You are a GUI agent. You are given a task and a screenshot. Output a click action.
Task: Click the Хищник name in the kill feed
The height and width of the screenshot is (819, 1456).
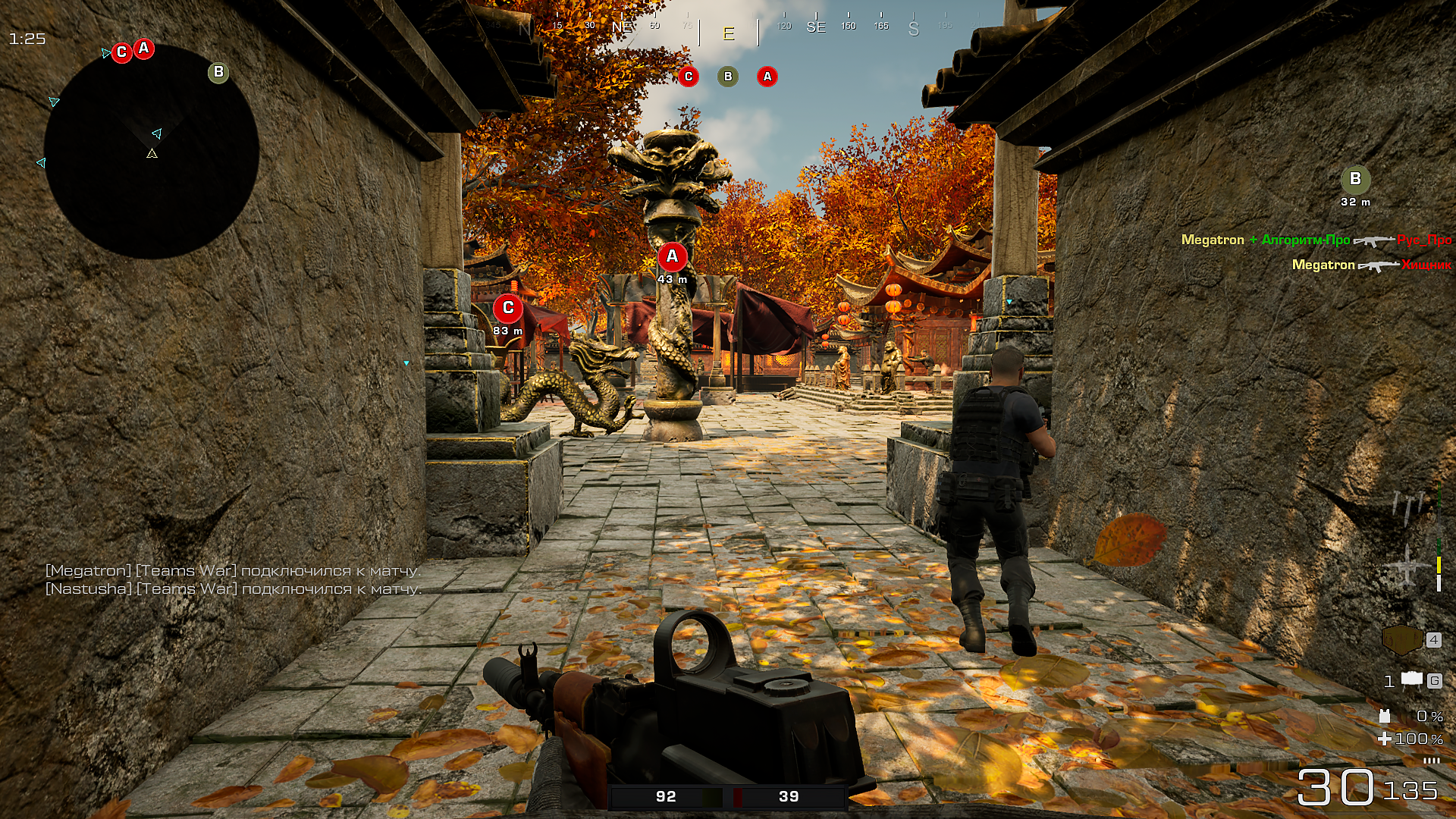tap(1426, 264)
